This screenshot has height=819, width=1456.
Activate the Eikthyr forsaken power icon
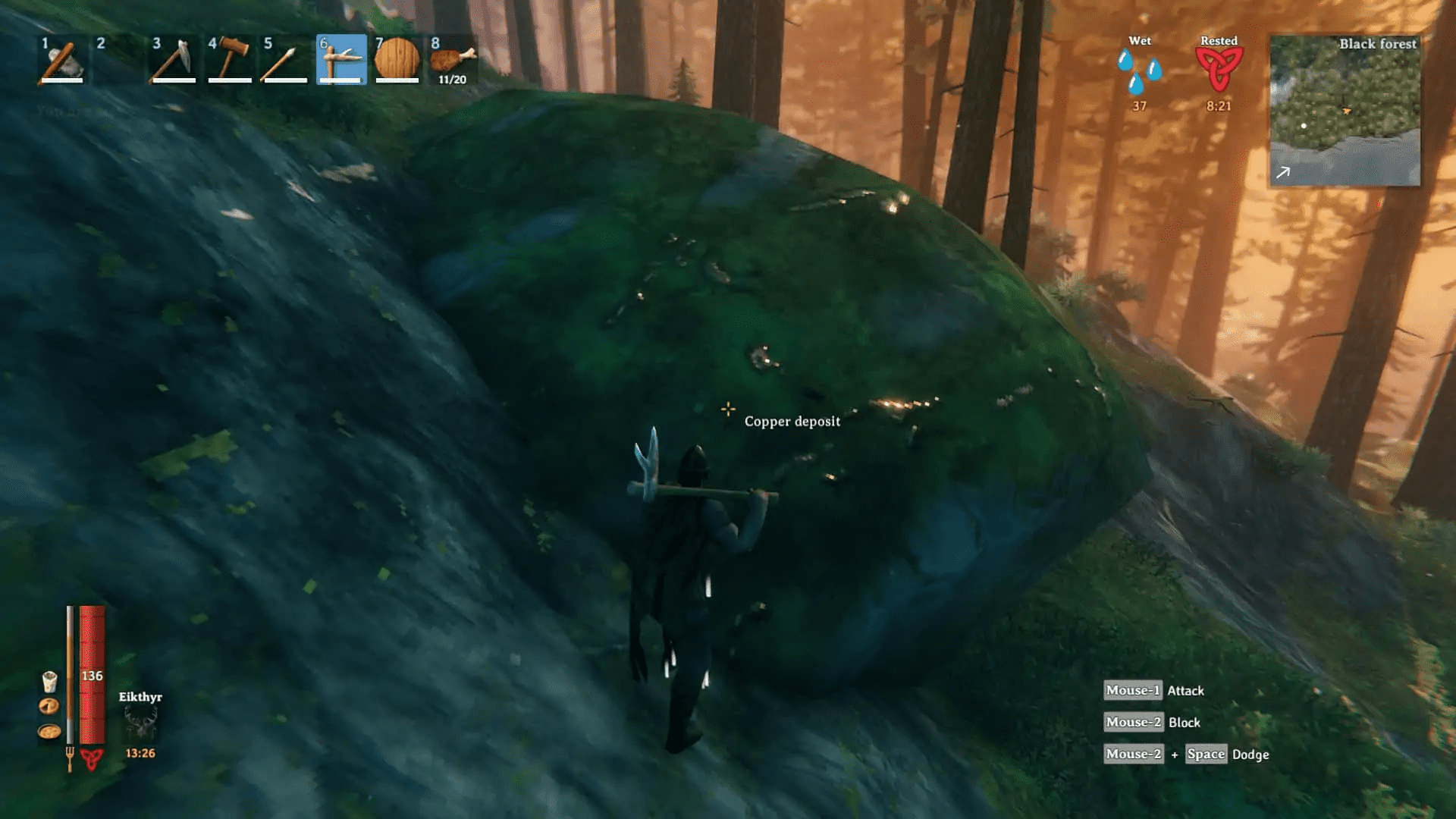pos(141,724)
